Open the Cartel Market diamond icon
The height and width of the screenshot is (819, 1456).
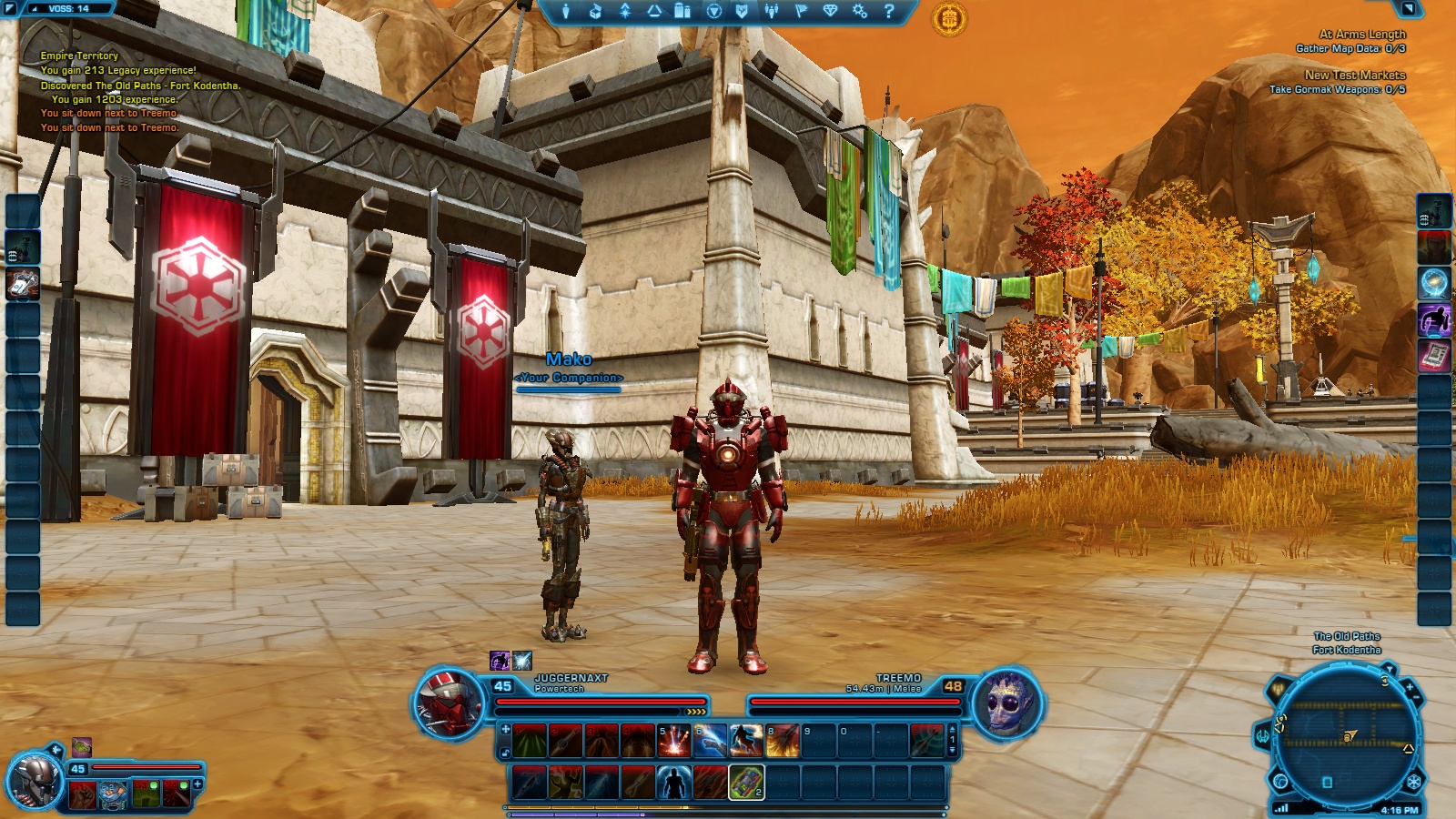tap(832, 12)
